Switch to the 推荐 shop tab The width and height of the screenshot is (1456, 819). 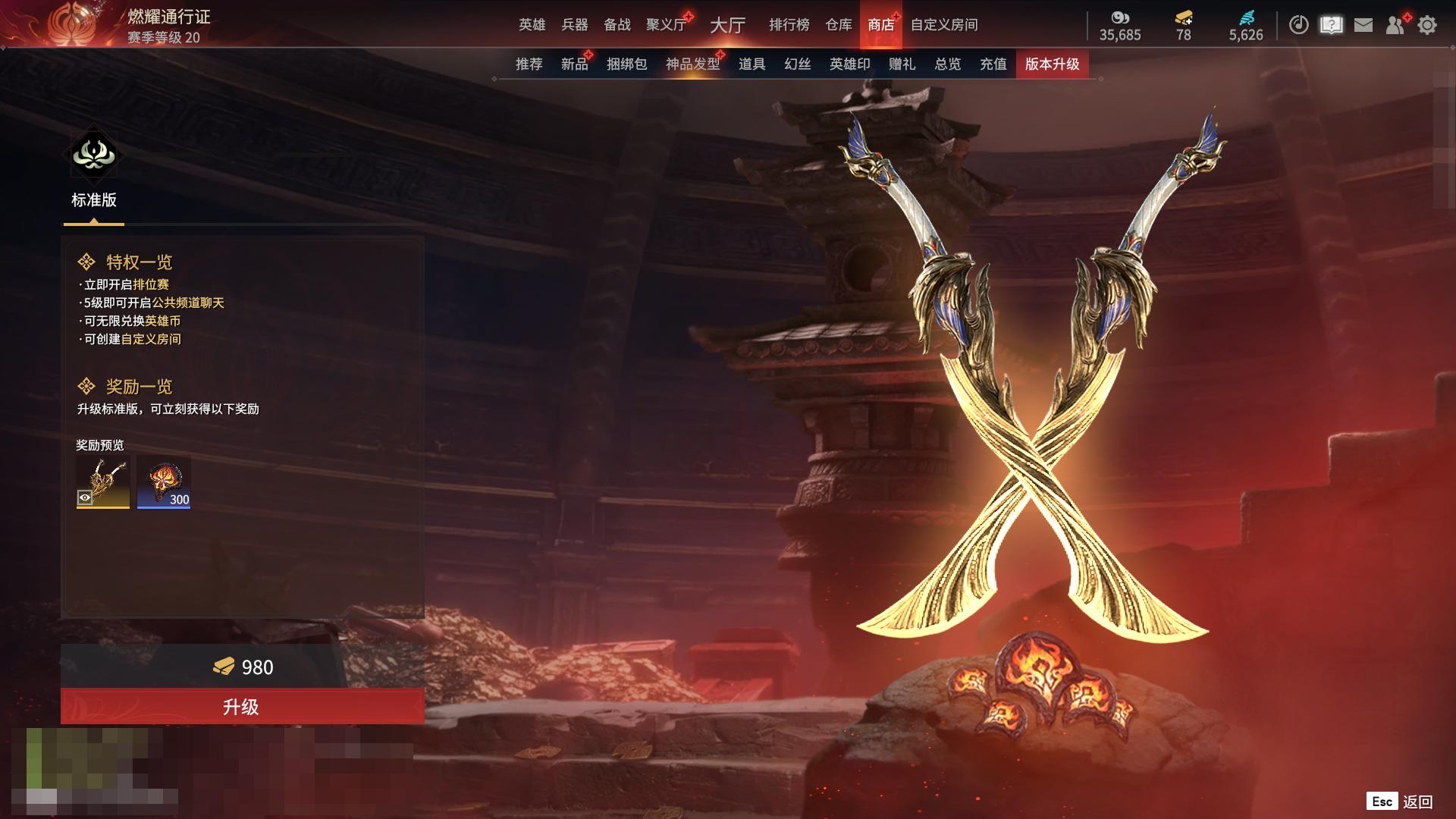(x=529, y=64)
